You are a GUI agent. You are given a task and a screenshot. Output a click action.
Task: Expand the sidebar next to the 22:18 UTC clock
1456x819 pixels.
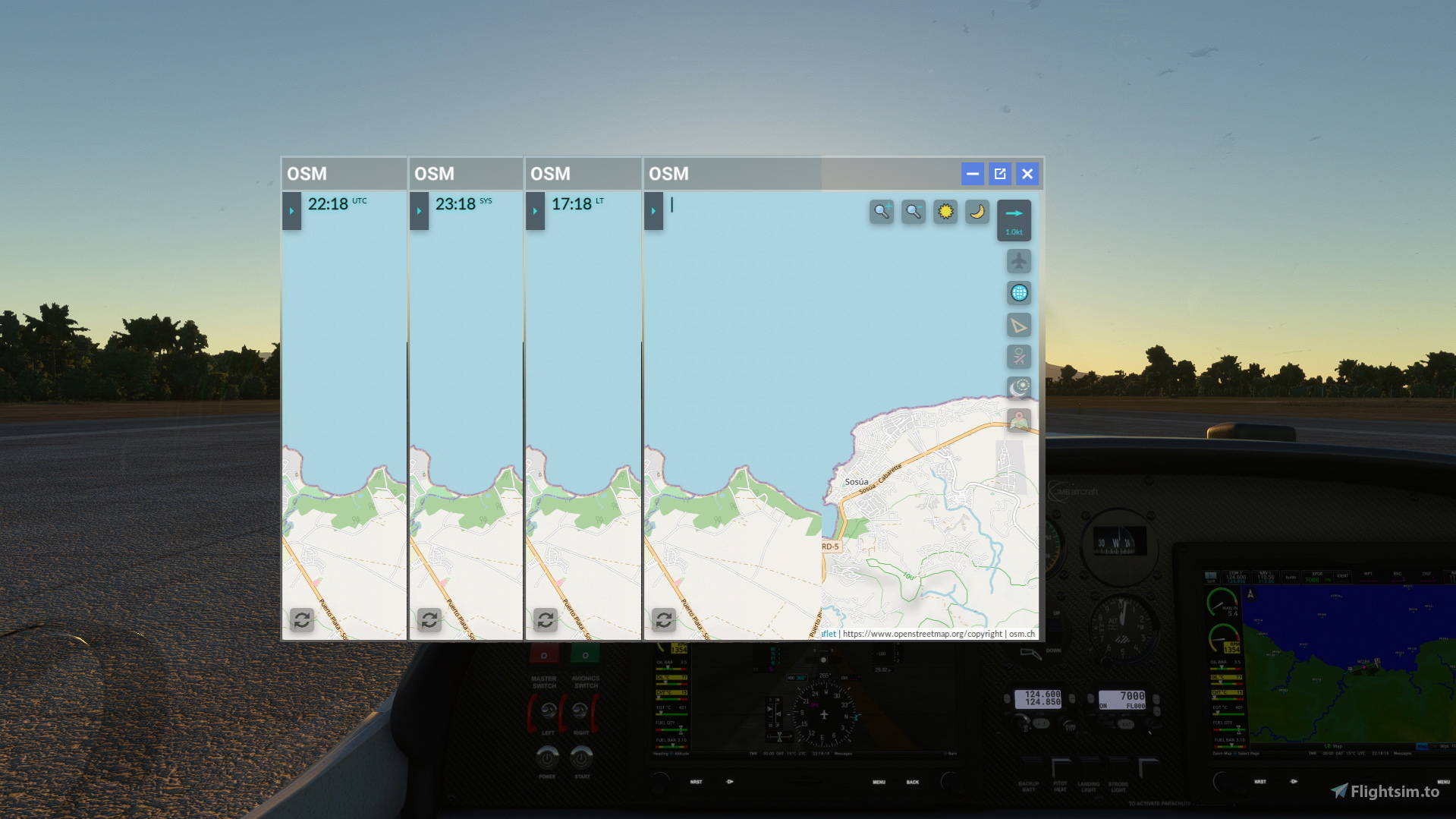[291, 211]
